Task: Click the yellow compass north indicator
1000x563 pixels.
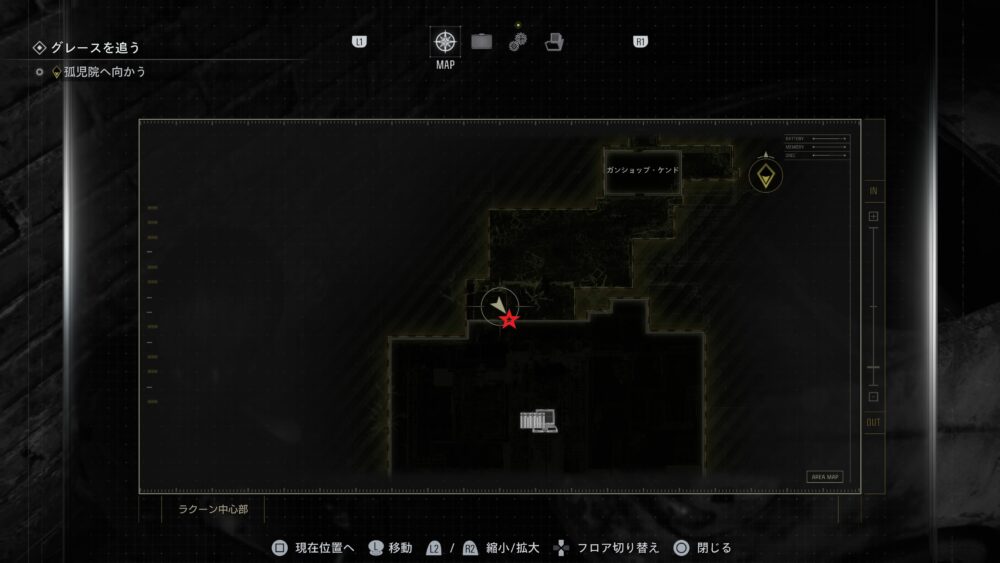Action: coord(766,176)
